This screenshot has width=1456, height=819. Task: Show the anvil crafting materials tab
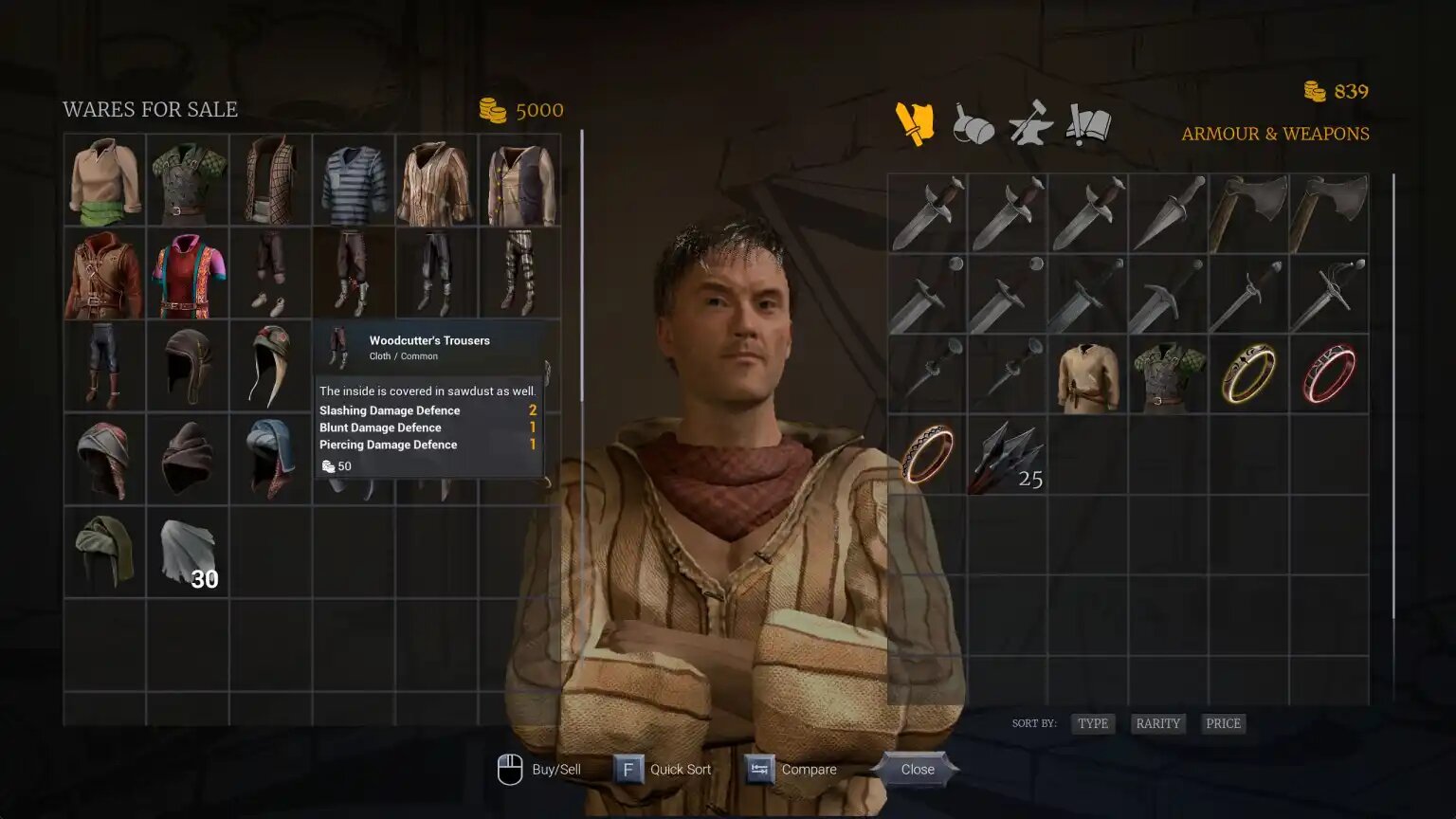tap(1030, 124)
